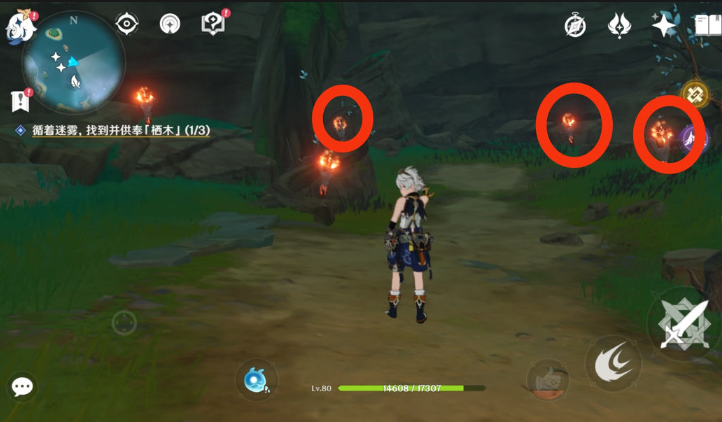This screenshot has width=722, height=422.
Task: Tap the gold crossed emblem icon
Action: pyautogui.click(x=695, y=95)
